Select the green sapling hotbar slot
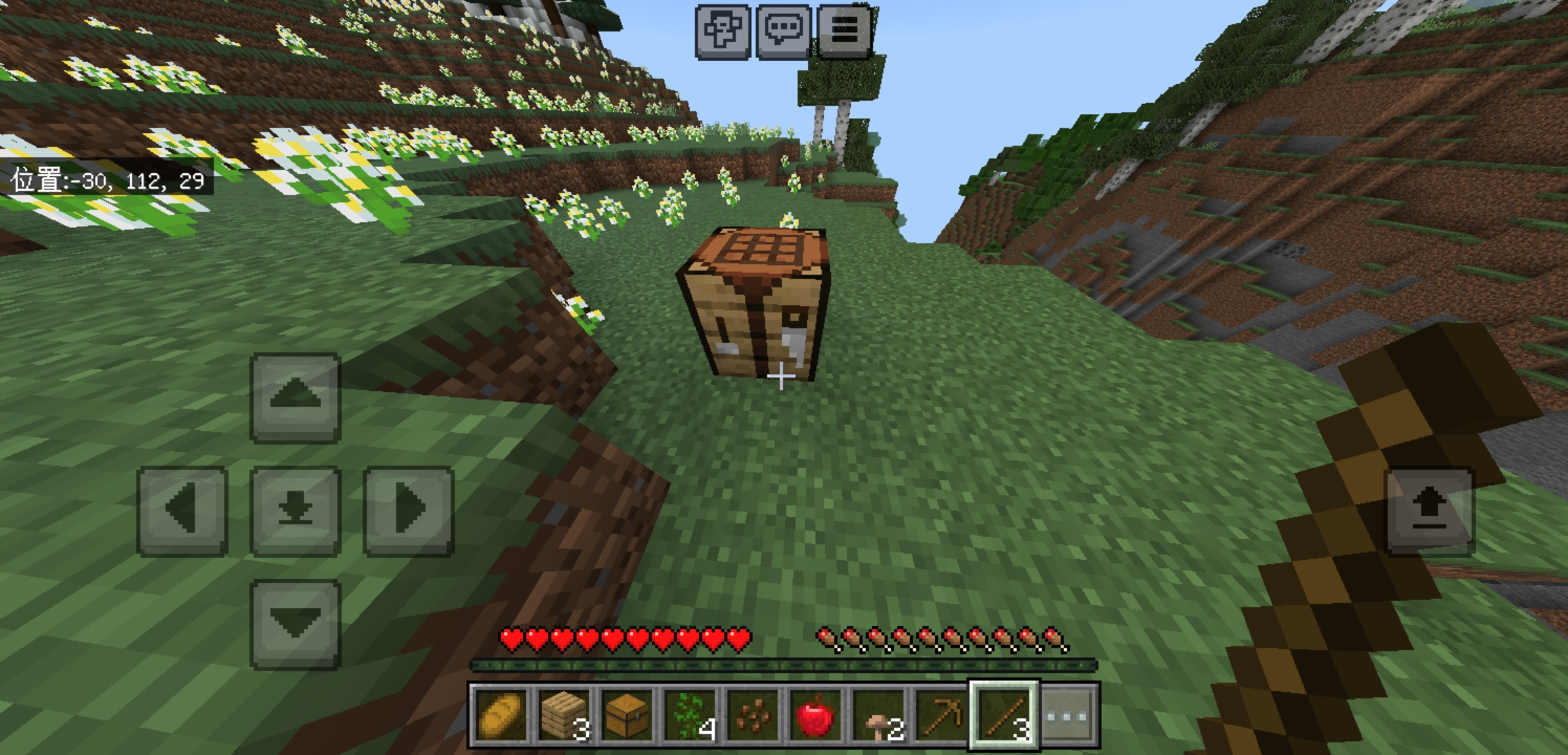 pyautogui.click(x=688, y=715)
